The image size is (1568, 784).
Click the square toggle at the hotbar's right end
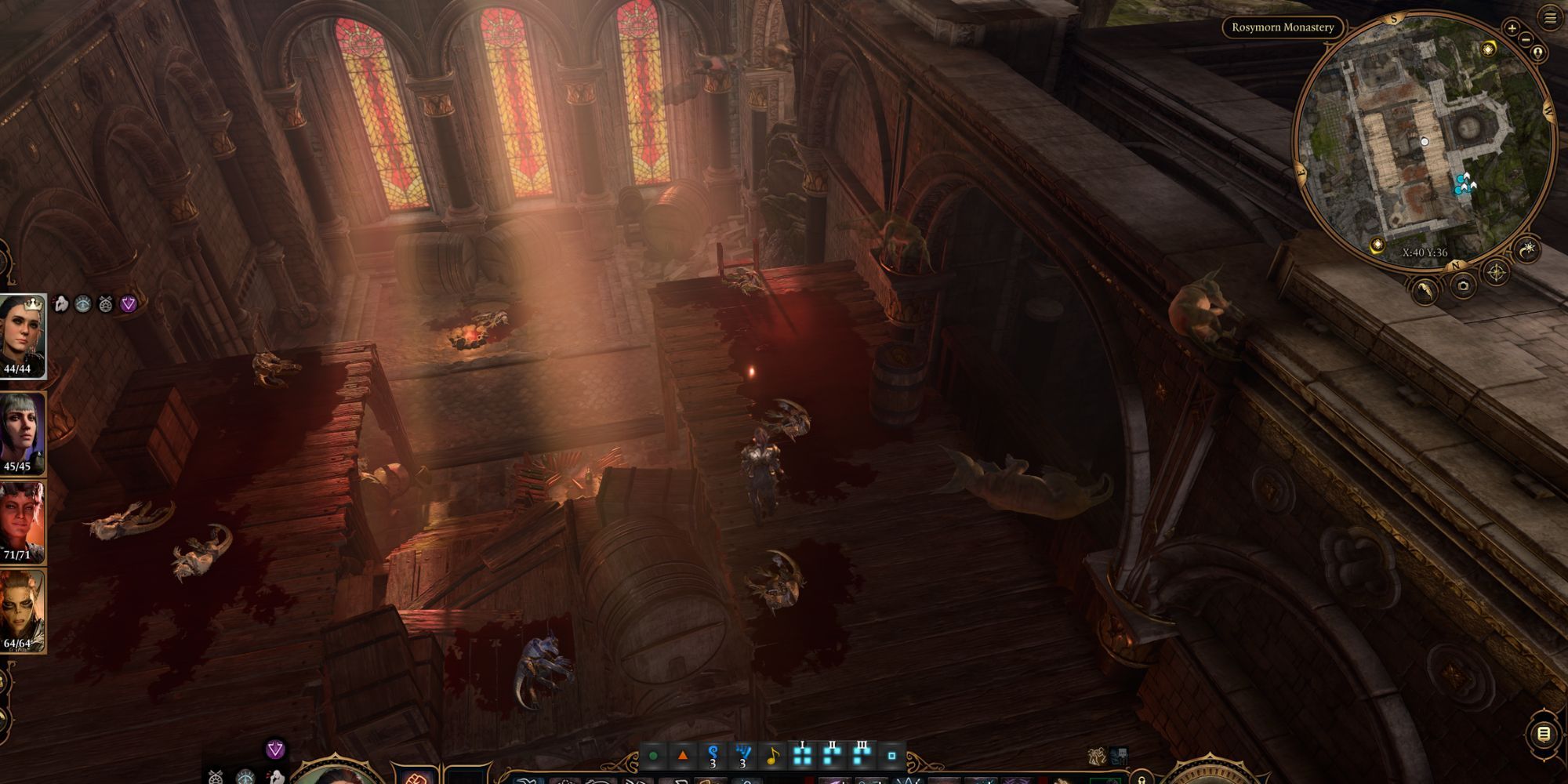(x=892, y=755)
